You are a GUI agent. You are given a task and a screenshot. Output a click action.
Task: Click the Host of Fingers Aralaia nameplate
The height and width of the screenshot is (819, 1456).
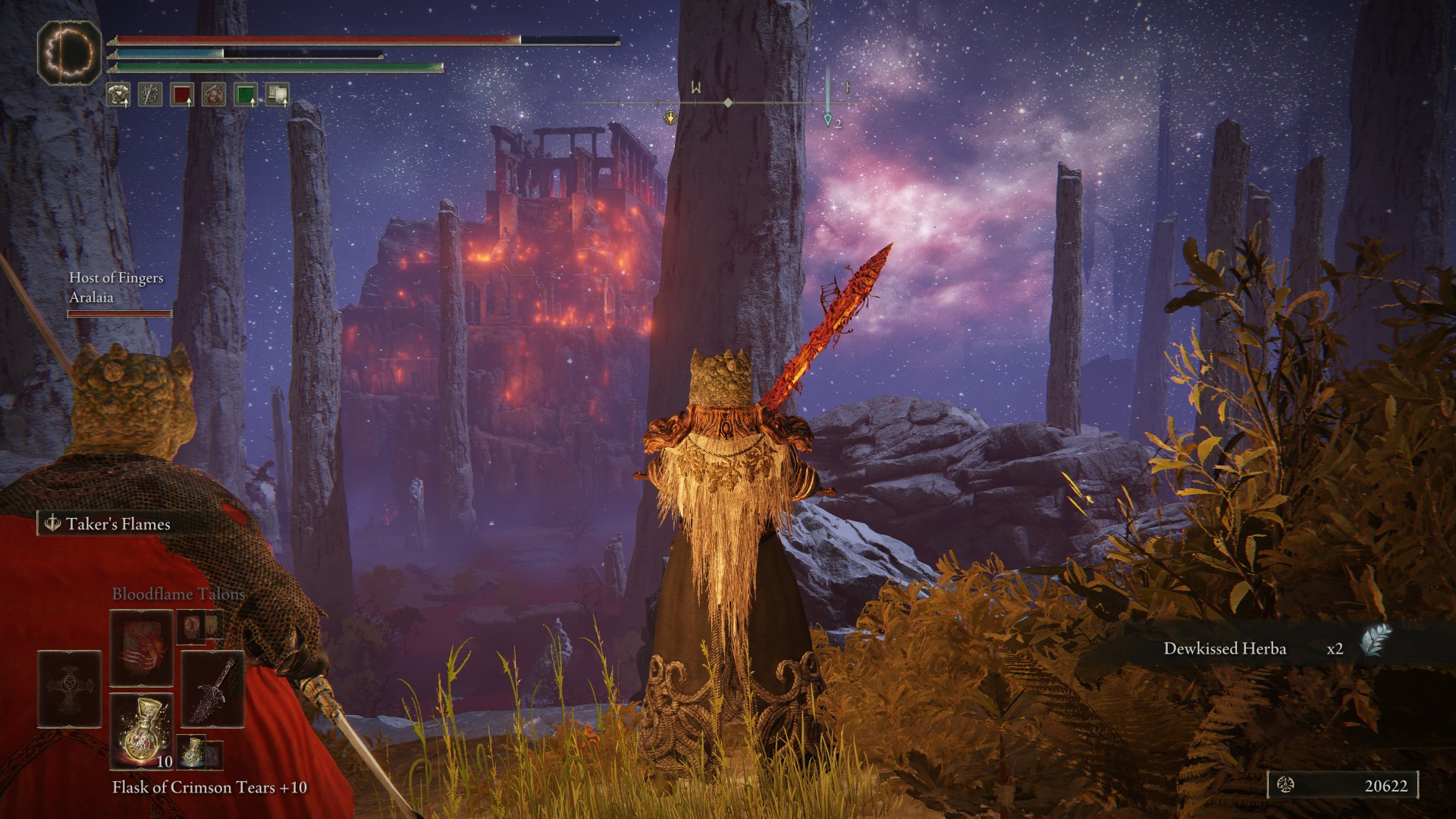[117, 288]
